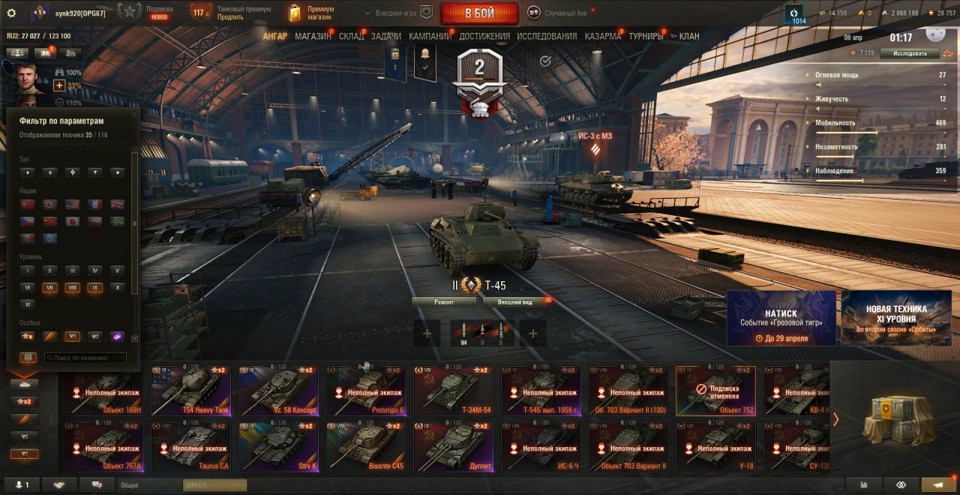Go to the ДОСТИЖЕНИЯ tab
Viewport: 960px width, 495px height.
click(x=485, y=36)
